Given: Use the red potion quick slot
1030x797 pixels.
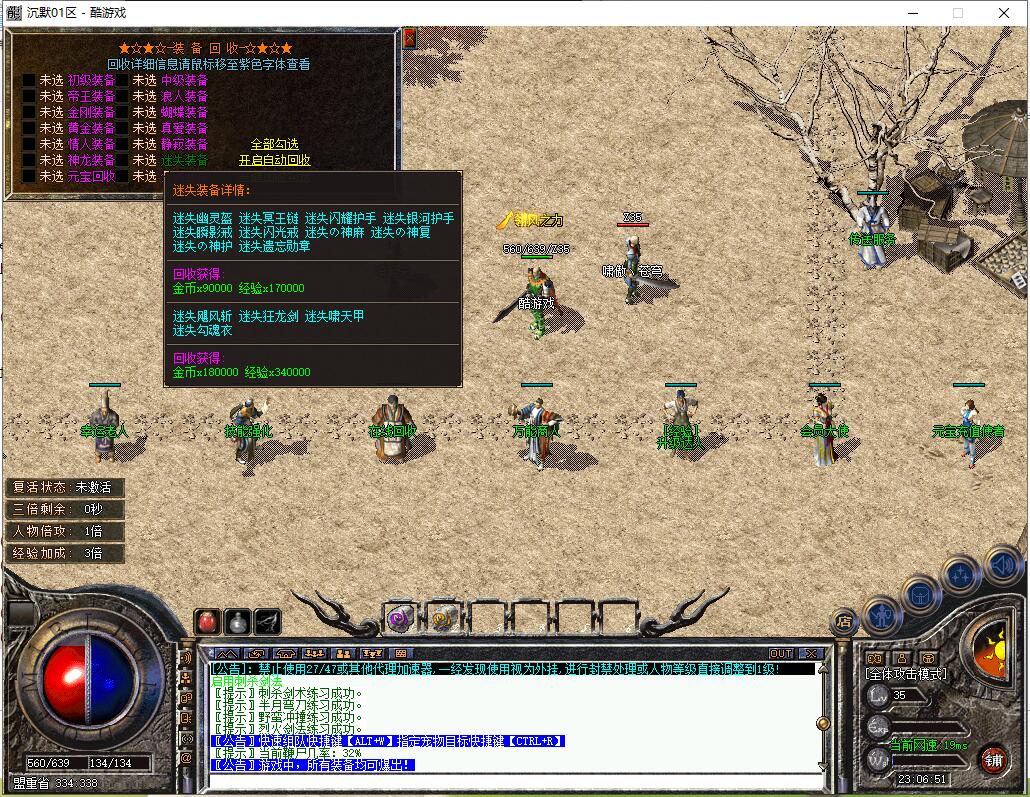Looking at the screenshot, I should (207, 620).
